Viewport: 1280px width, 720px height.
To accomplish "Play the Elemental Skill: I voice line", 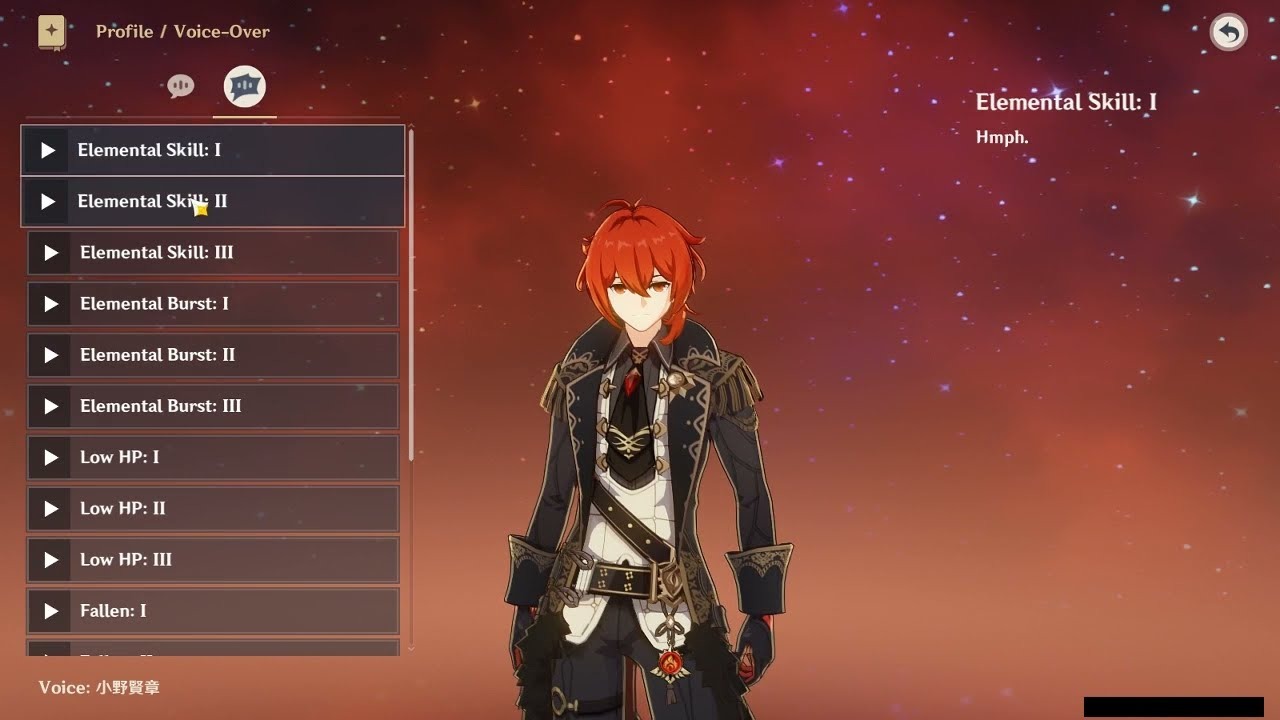I will tap(47, 150).
